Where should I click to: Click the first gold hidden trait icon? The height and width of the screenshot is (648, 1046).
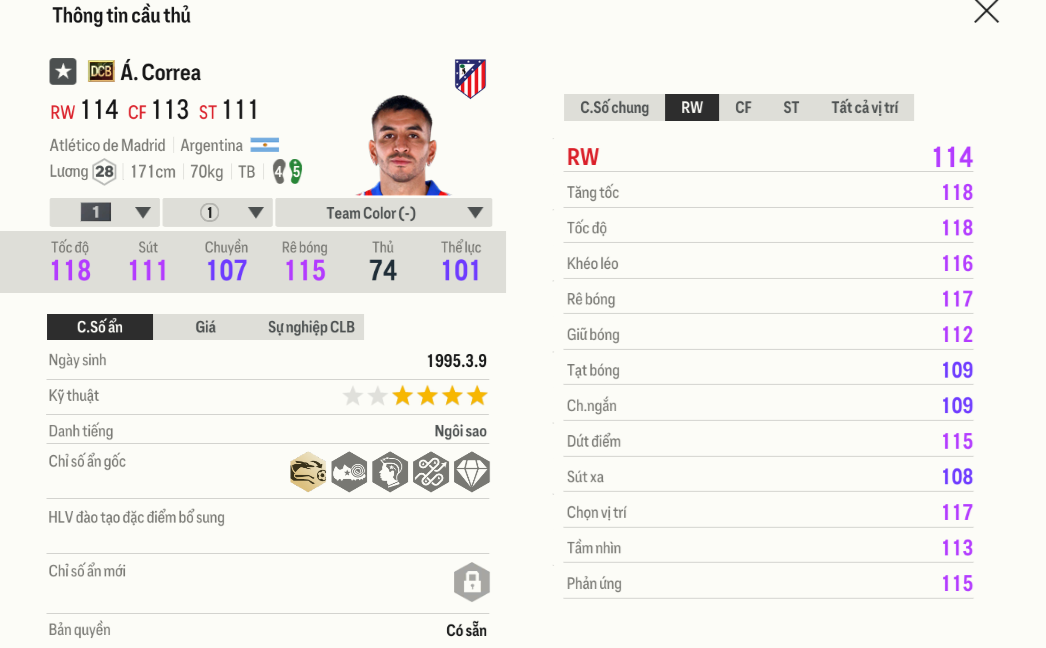(308, 472)
